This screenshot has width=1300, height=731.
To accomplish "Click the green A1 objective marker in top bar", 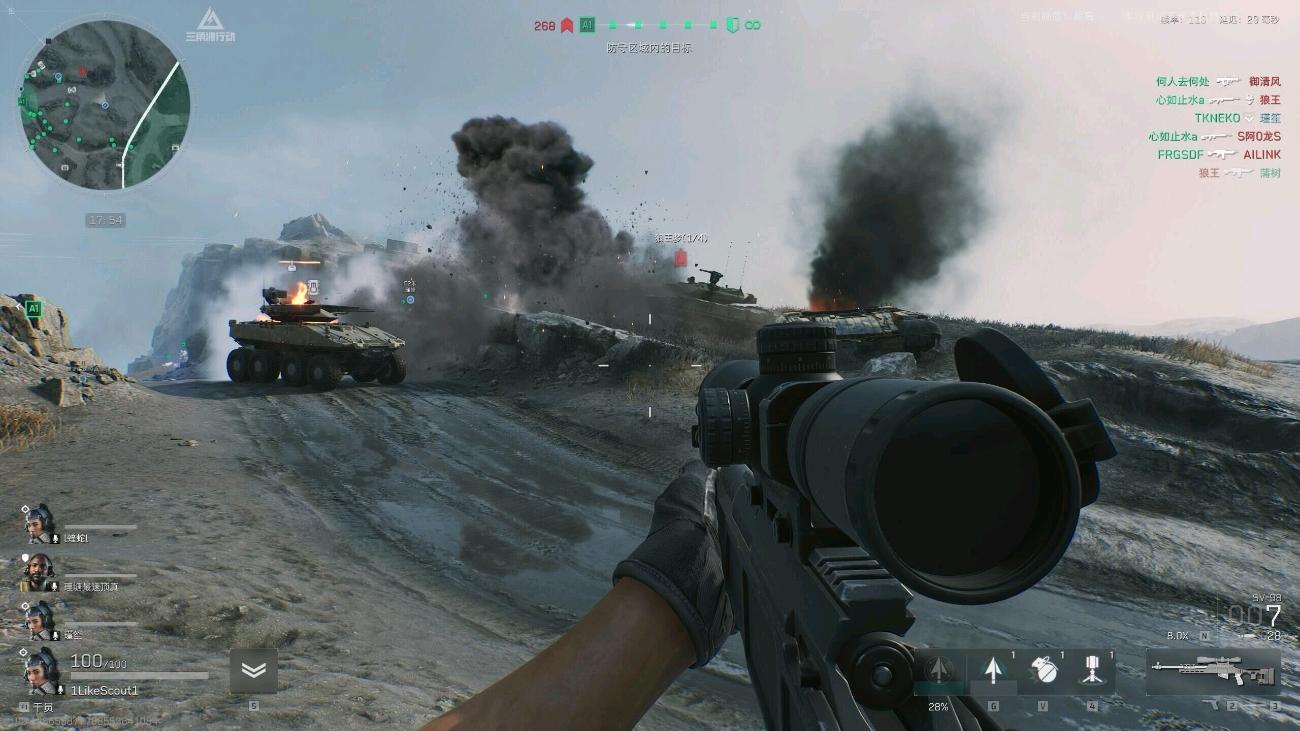I will click(x=587, y=25).
